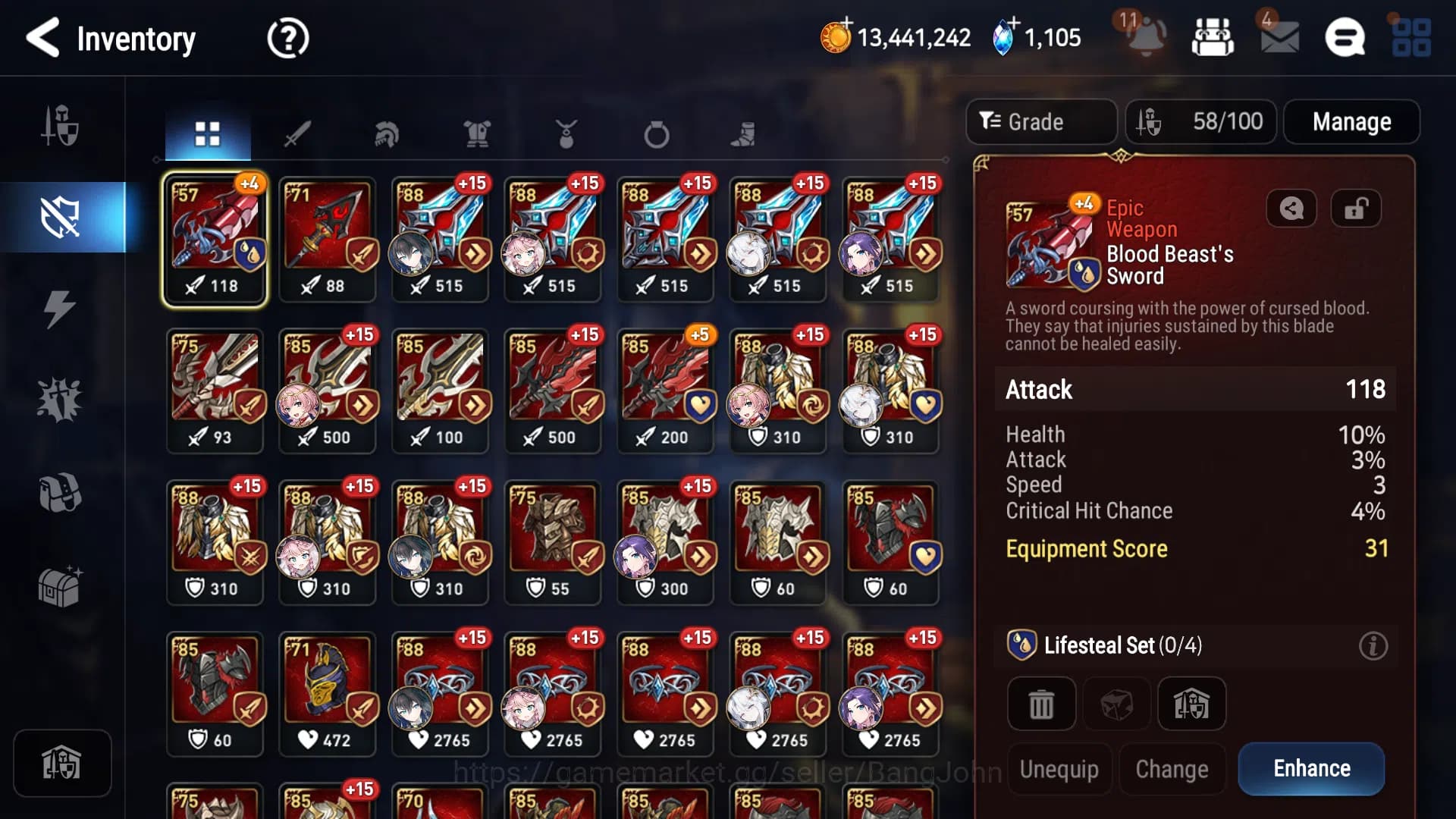Select the equipment extraction cube icon
The image size is (1456, 819).
[1116, 703]
